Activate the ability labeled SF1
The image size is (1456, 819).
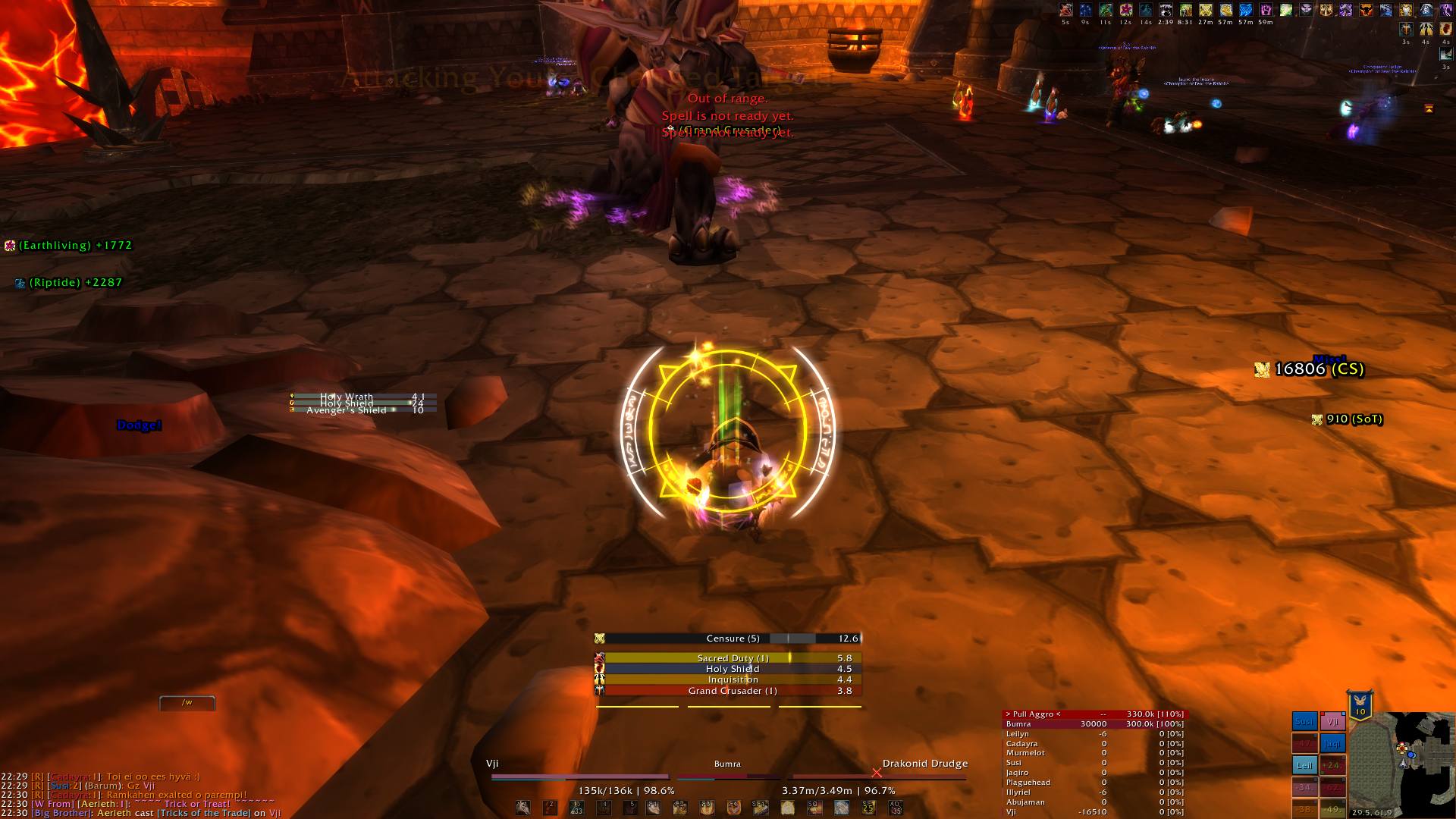pyautogui.click(x=760, y=808)
